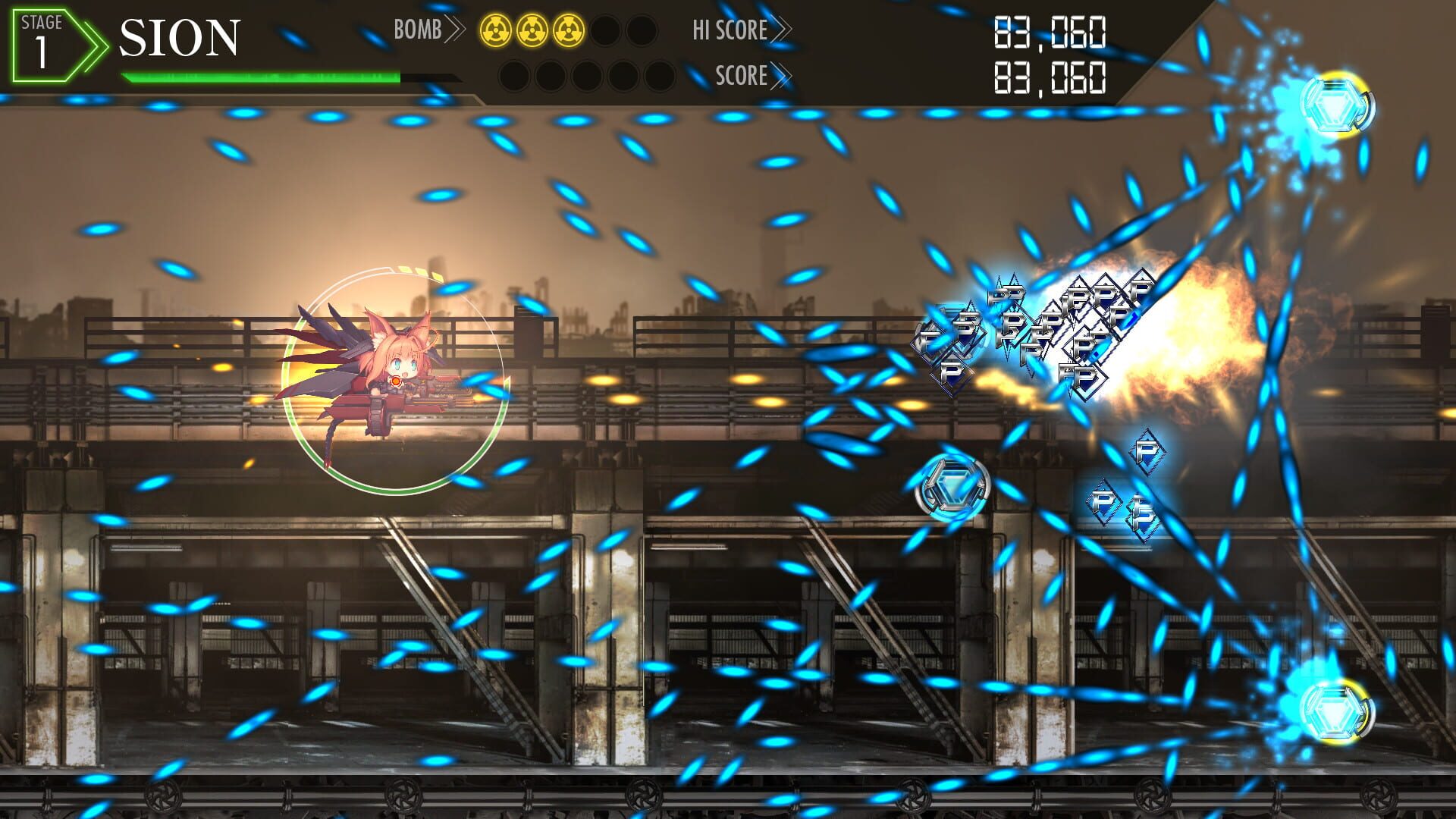
Task: Click the chevron arrows next to BOMB
Action: [455, 30]
